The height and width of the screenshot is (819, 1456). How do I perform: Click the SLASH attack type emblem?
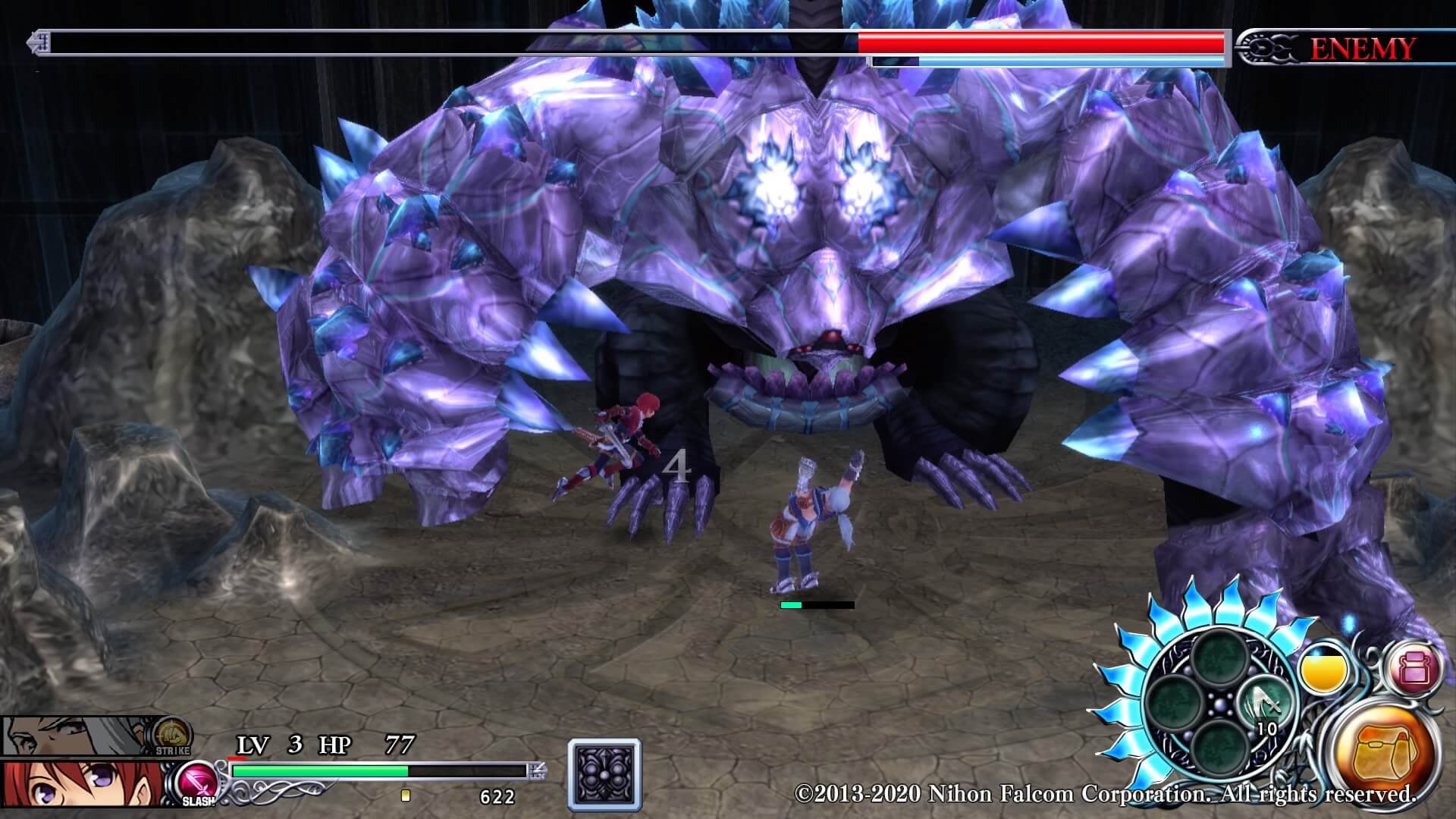[x=198, y=785]
